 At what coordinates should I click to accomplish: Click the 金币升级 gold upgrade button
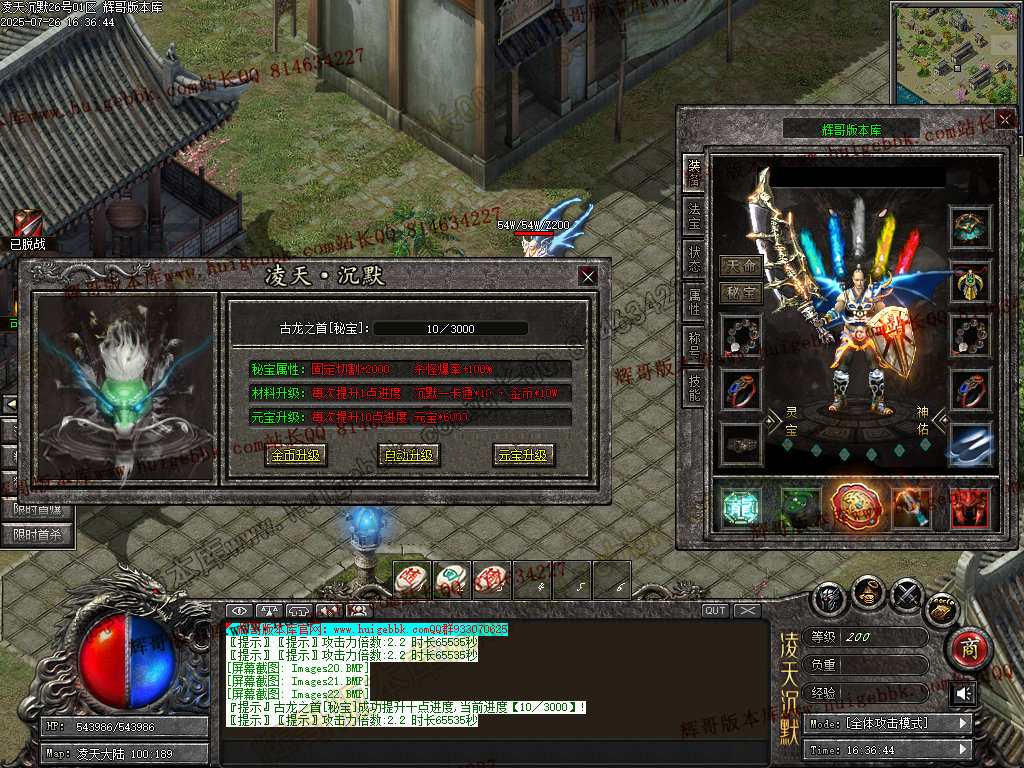click(x=295, y=455)
